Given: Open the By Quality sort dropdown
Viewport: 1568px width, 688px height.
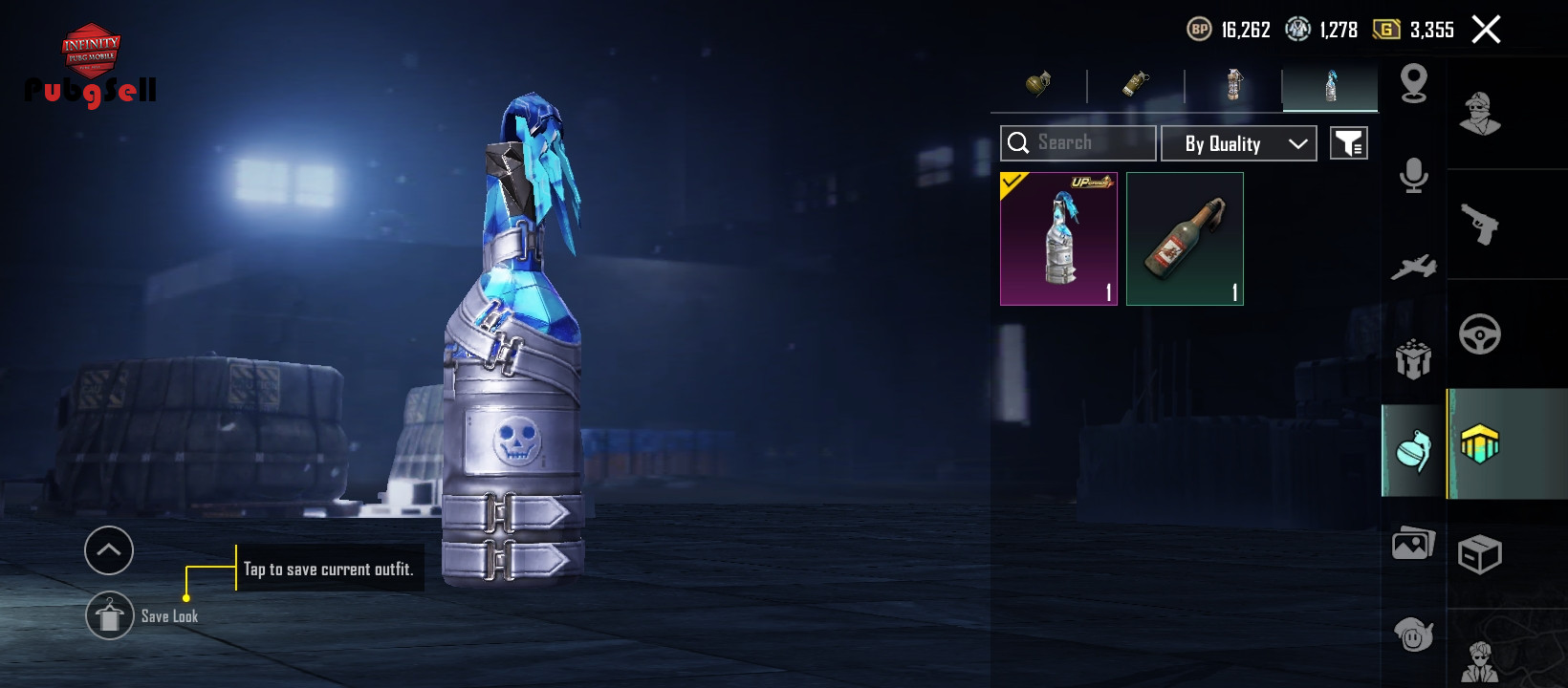Looking at the screenshot, I should [x=1238, y=143].
